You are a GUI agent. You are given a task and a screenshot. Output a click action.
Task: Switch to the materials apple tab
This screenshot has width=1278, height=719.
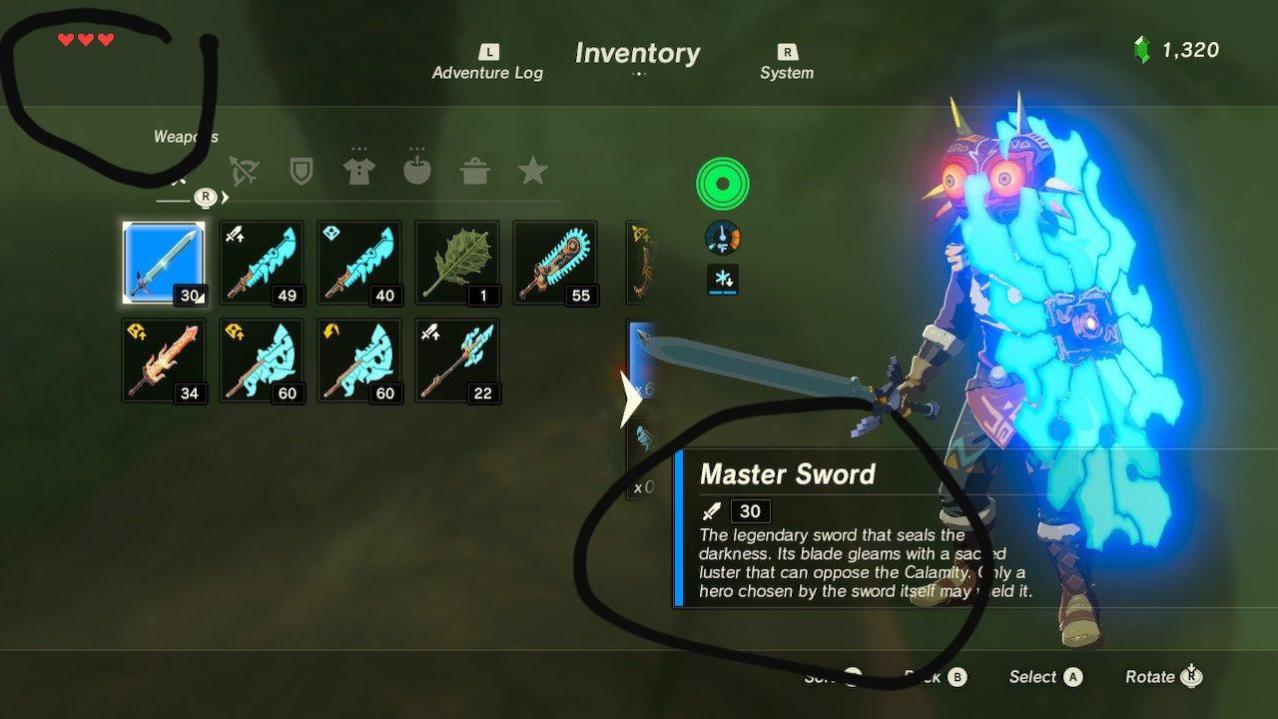click(x=417, y=171)
